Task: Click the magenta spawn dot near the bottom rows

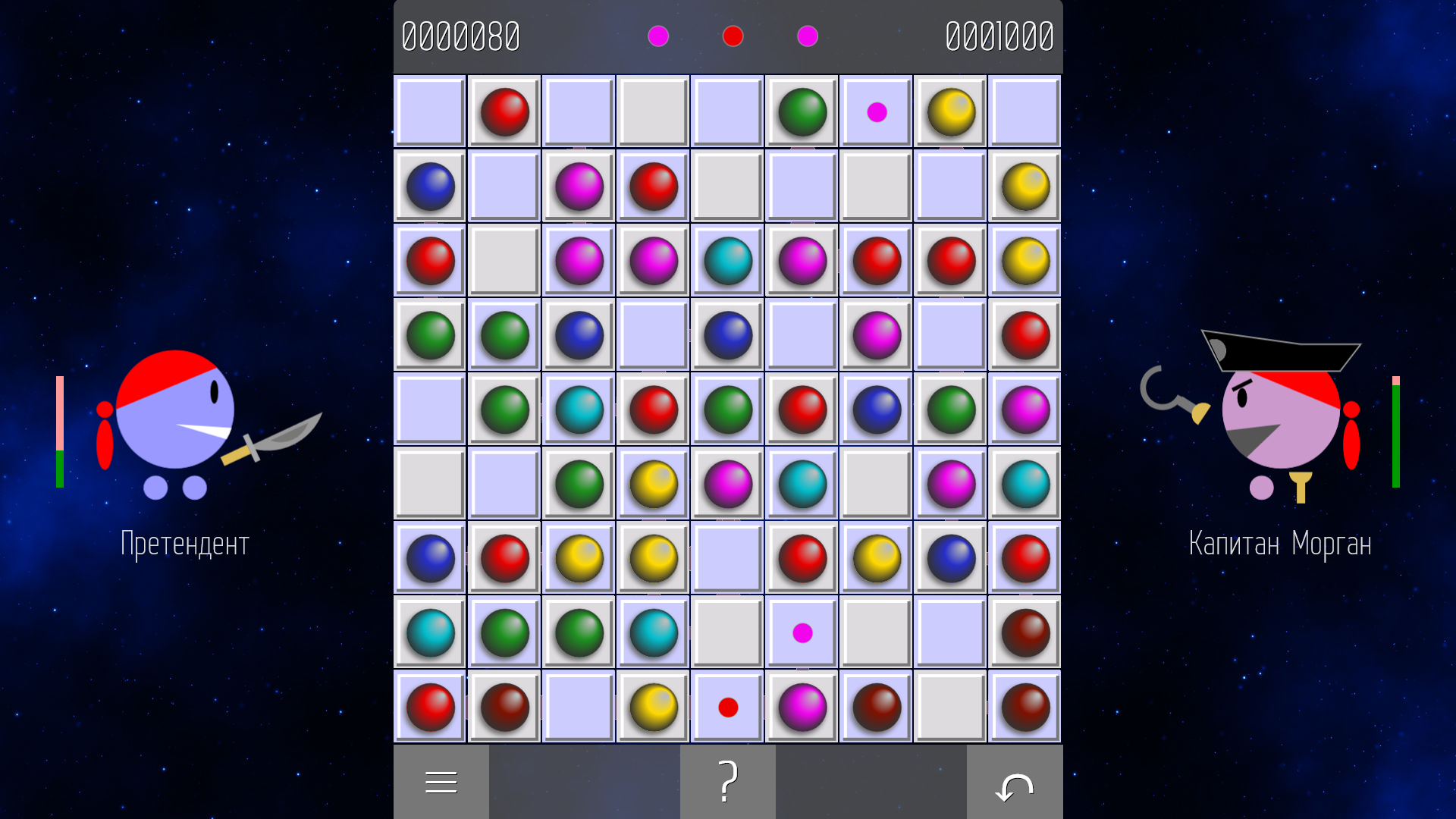Action: point(801,632)
